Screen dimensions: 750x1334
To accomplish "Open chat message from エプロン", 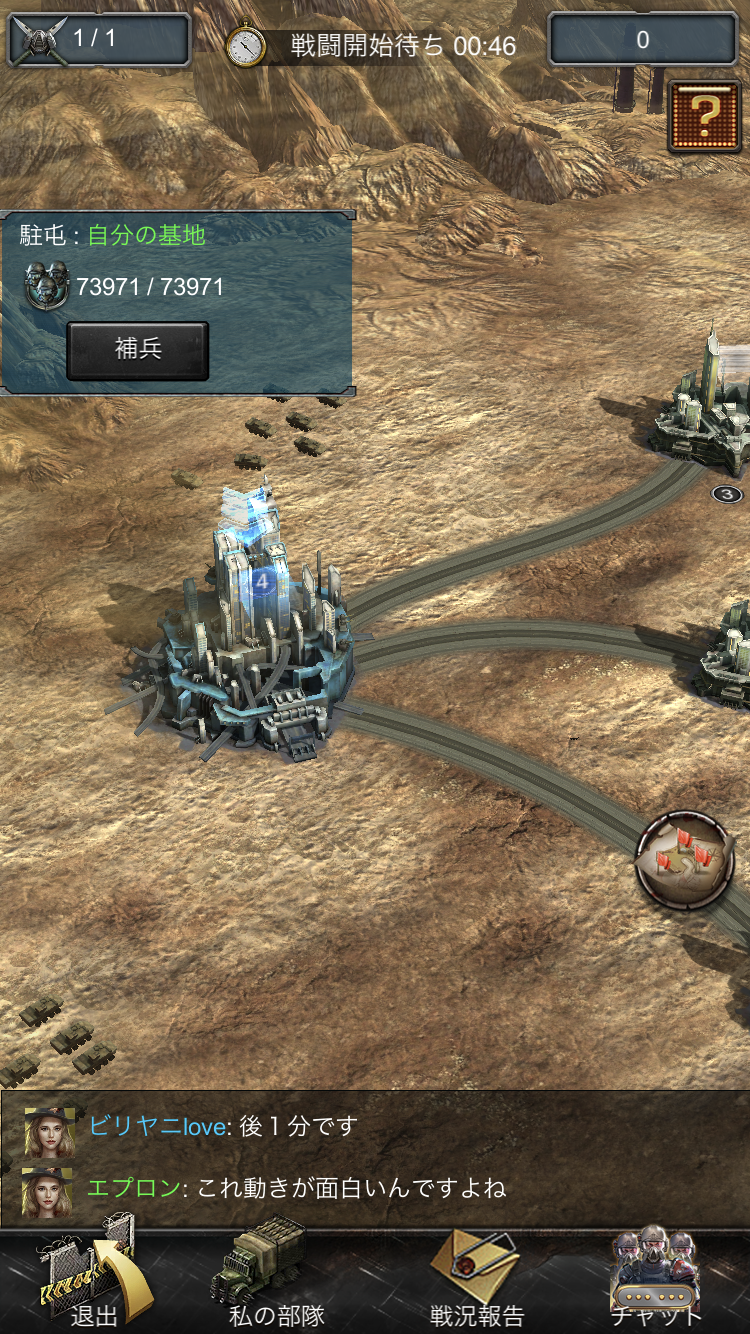I will click(296, 1188).
